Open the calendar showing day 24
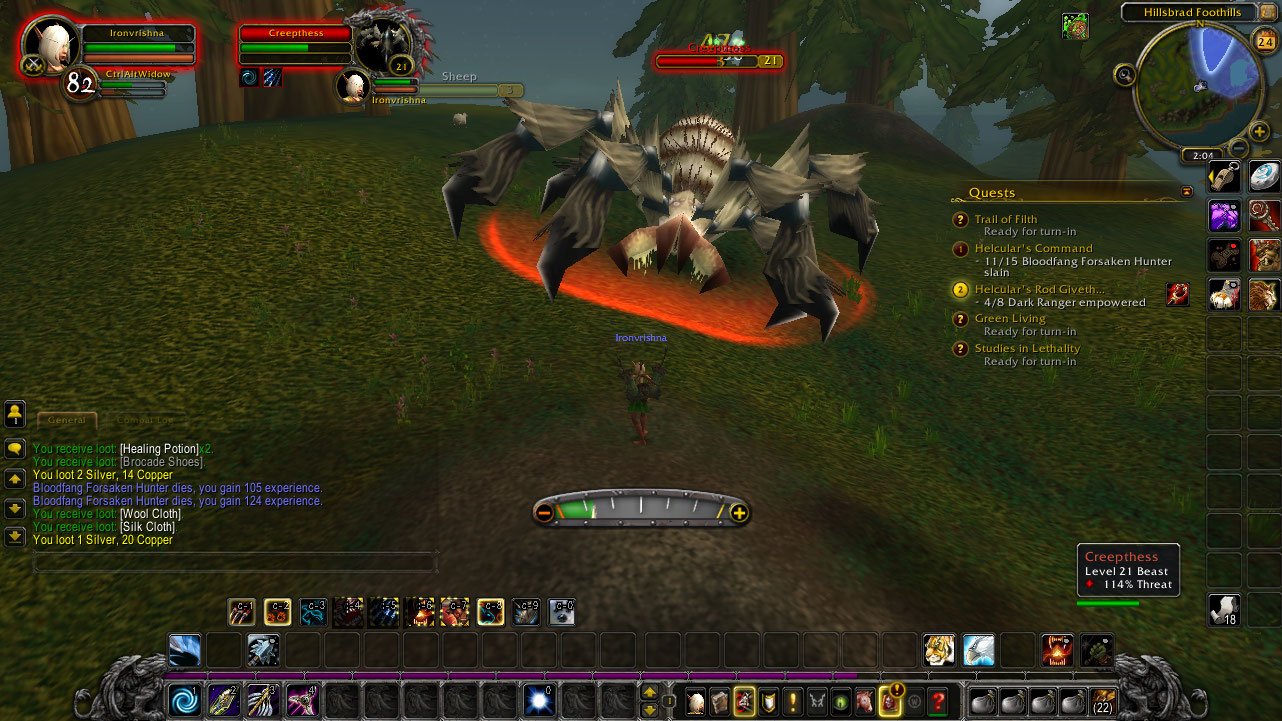 (1264, 40)
